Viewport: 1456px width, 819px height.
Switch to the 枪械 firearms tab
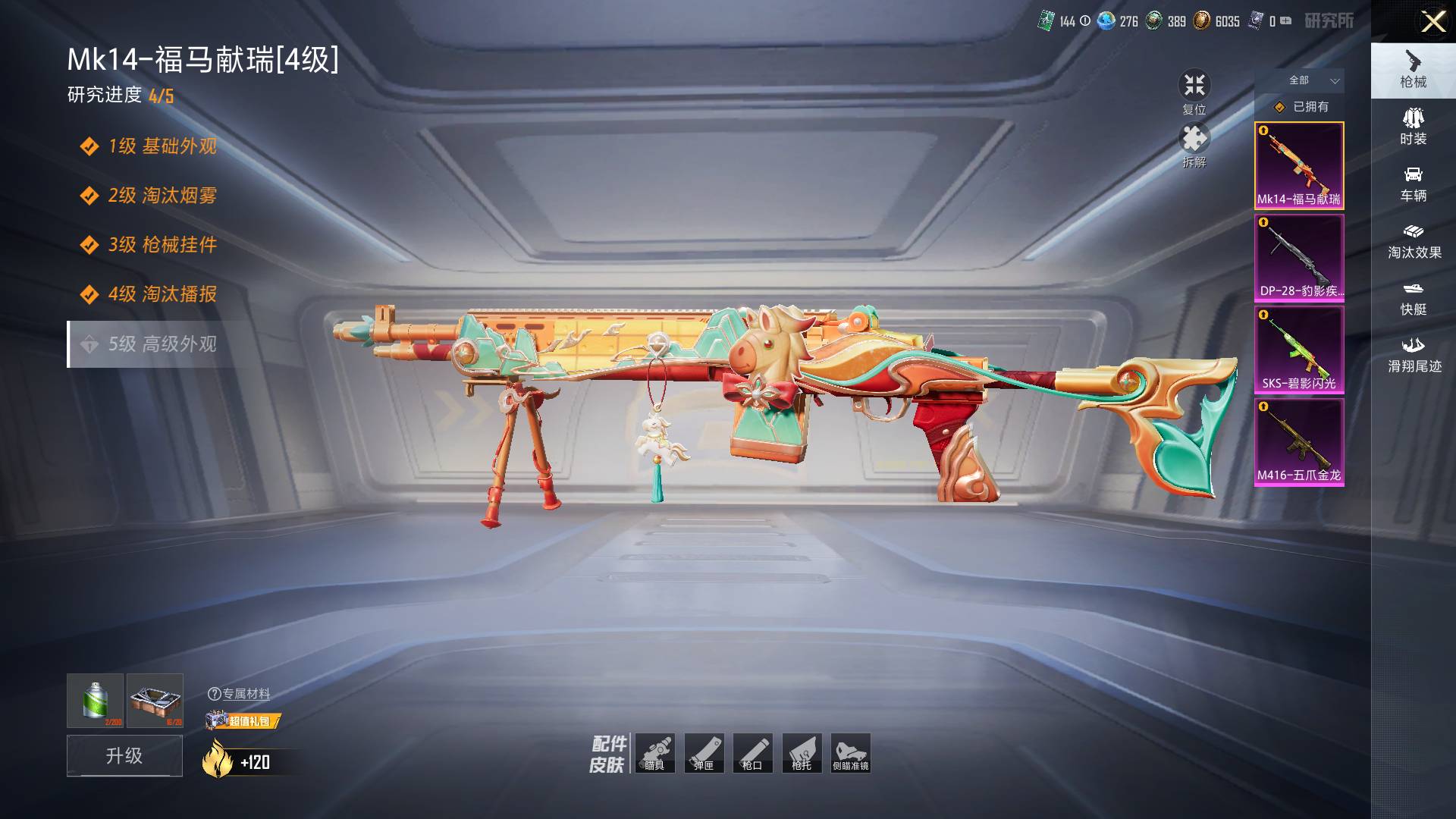pos(1413,71)
